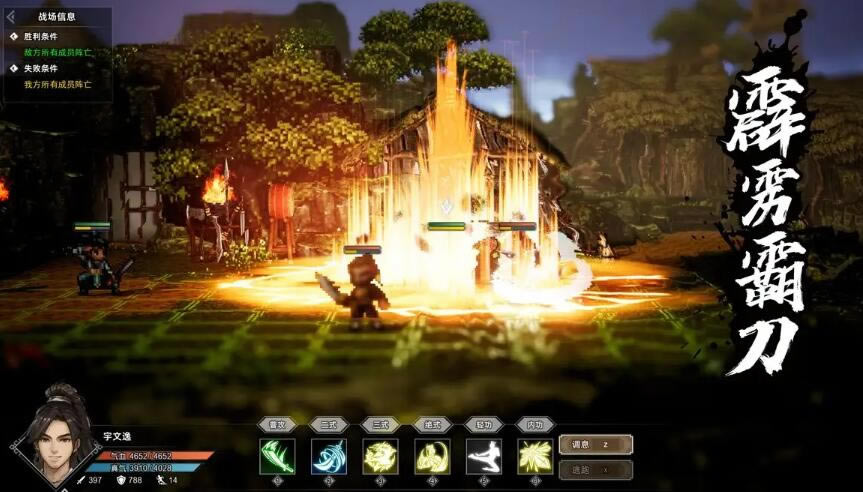Activate the 内功 inner power skill
The width and height of the screenshot is (863, 492).
point(535,456)
